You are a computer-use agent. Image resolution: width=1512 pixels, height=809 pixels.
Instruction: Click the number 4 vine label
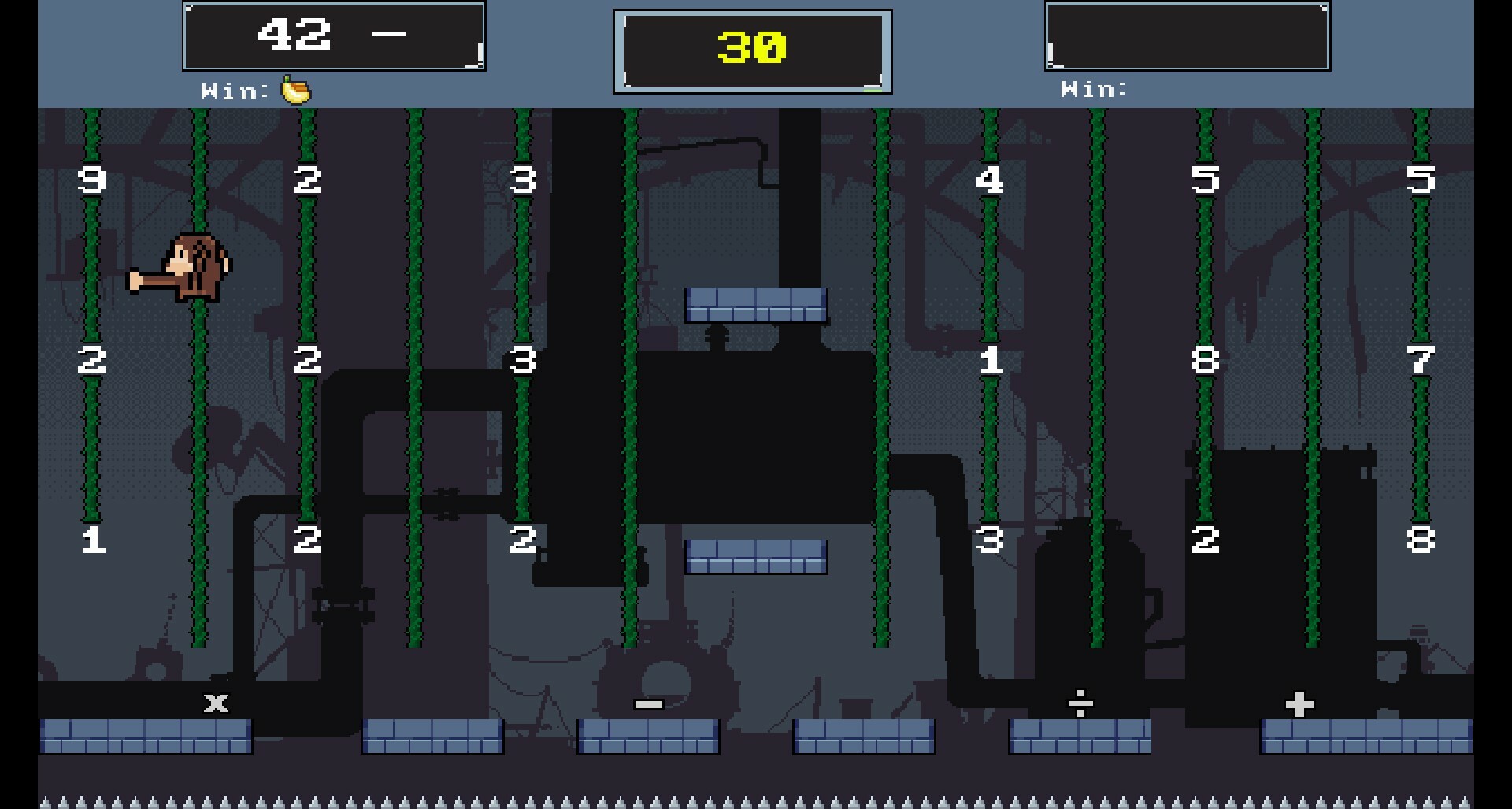991,180
